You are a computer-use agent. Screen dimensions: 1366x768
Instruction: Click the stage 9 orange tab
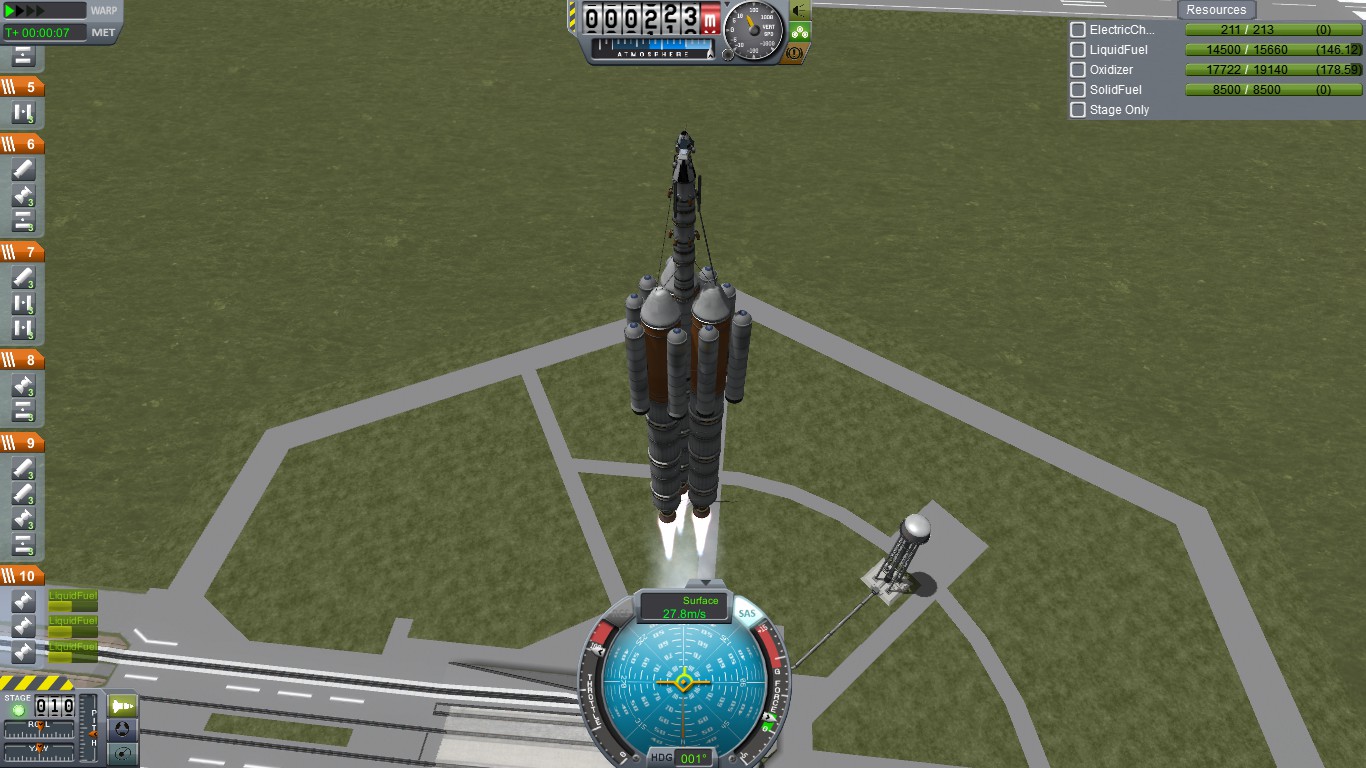click(x=22, y=443)
